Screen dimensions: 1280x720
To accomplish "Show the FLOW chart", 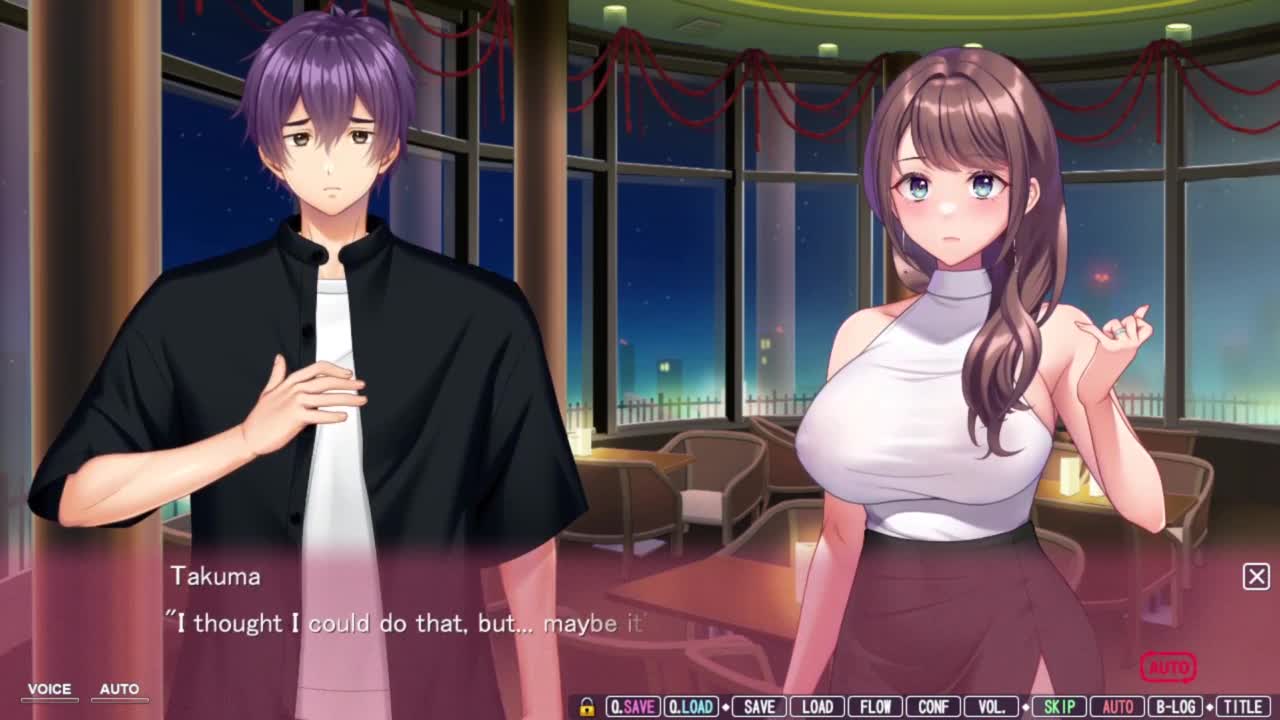I will pyautogui.click(x=875, y=707).
